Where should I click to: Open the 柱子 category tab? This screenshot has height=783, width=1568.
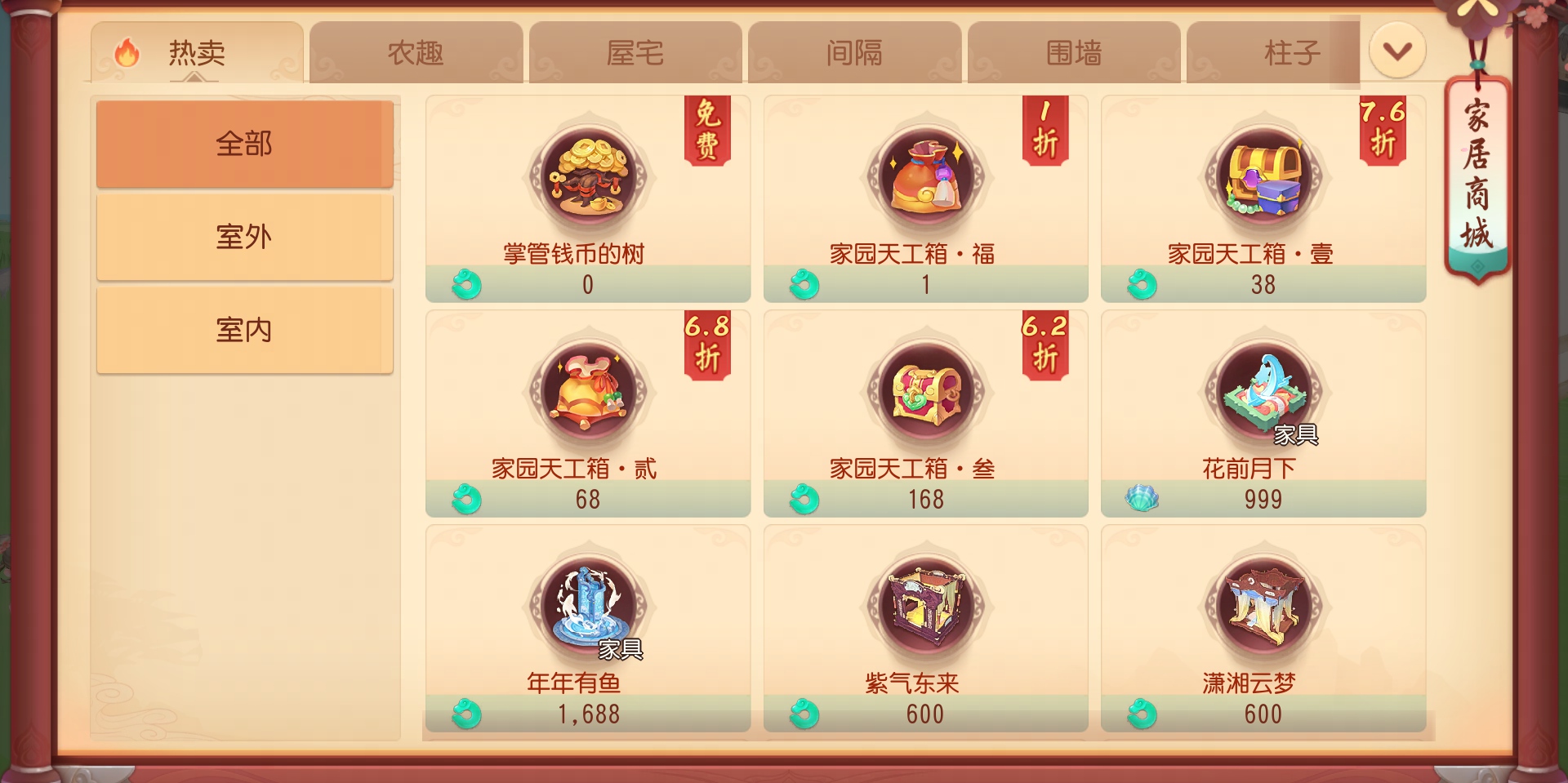coord(1291,51)
